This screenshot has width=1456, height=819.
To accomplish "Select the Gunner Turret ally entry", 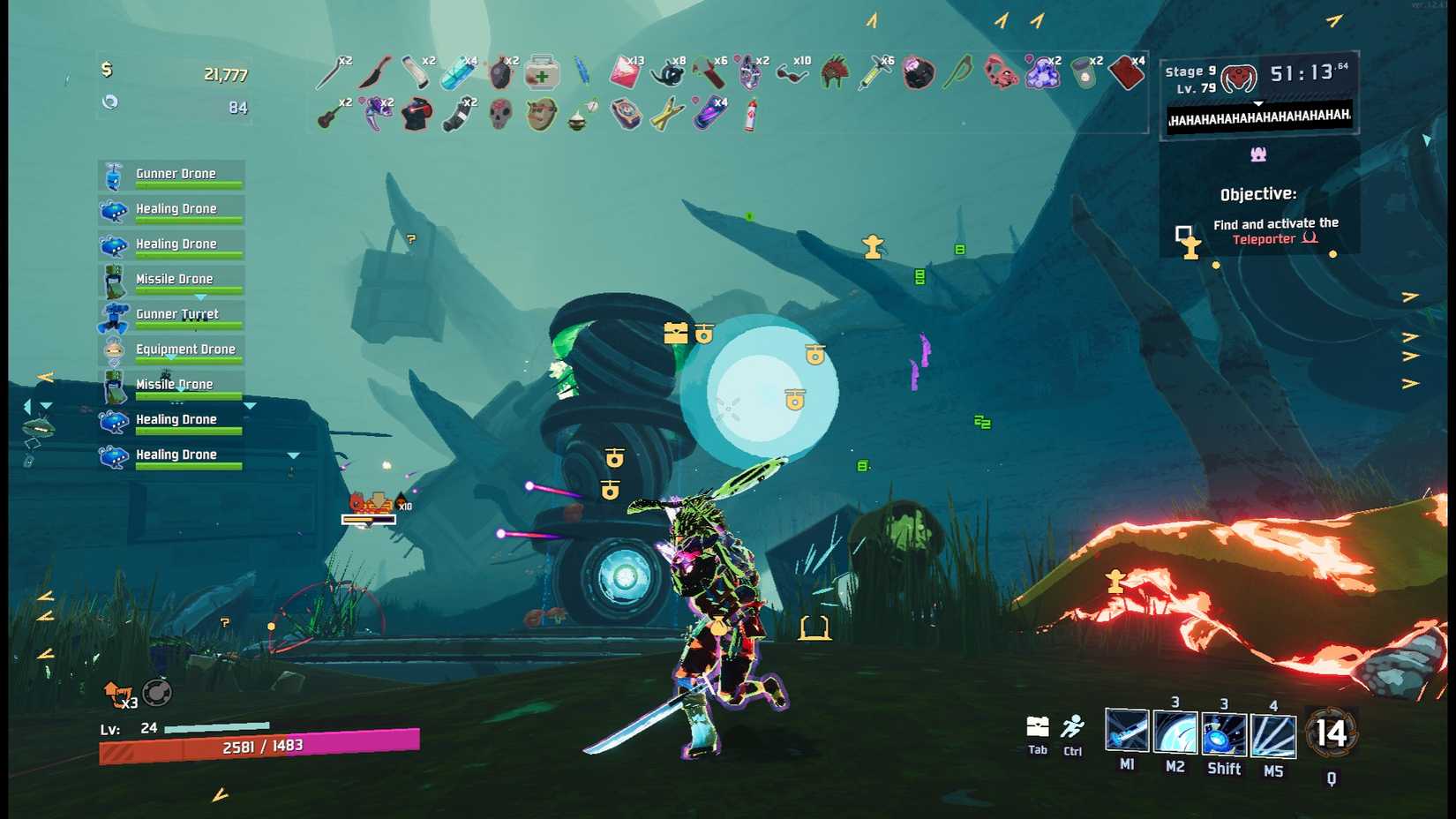I will (171, 316).
